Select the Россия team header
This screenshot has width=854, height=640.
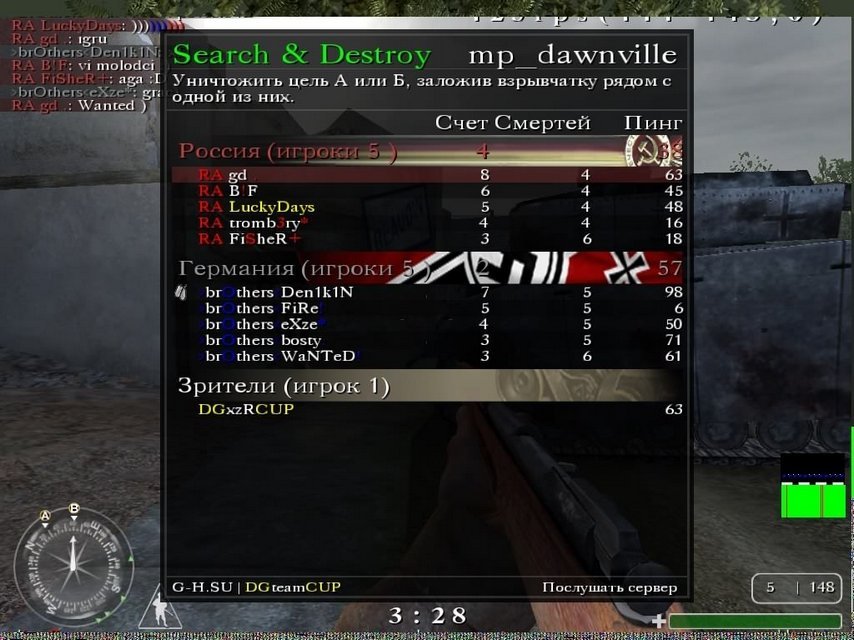coord(288,152)
